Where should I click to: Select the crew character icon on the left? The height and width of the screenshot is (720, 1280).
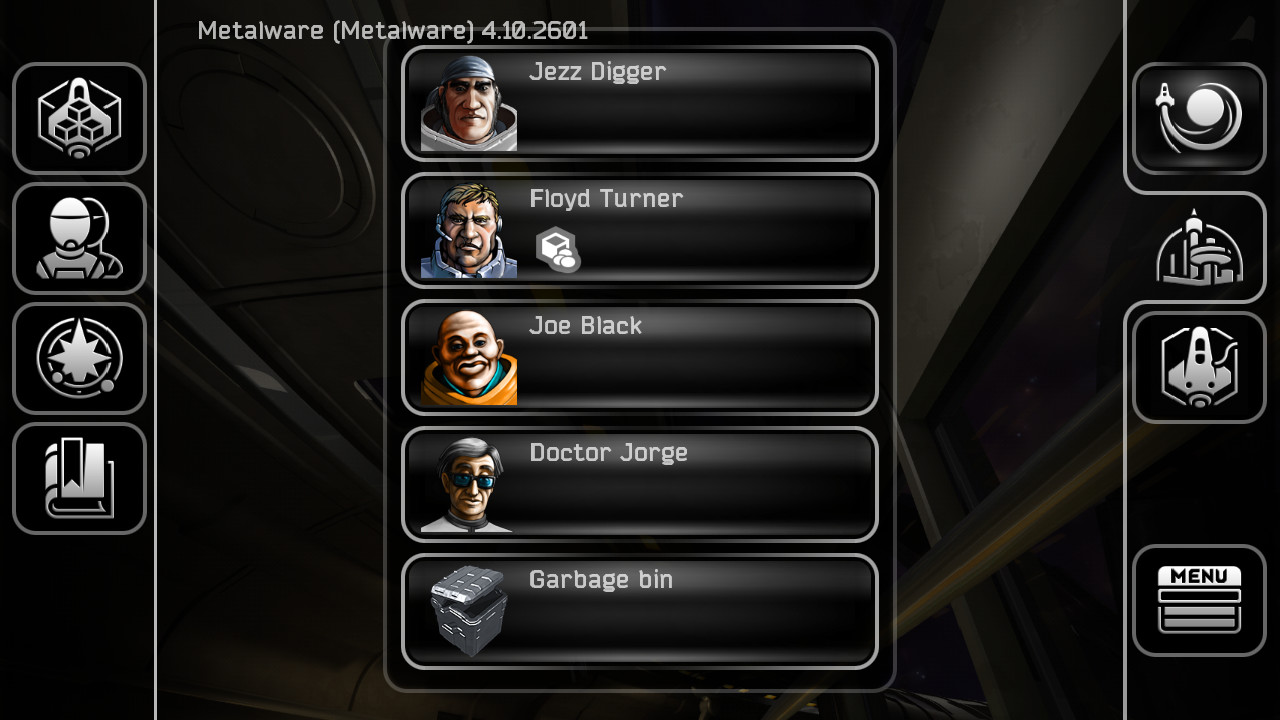point(79,238)
